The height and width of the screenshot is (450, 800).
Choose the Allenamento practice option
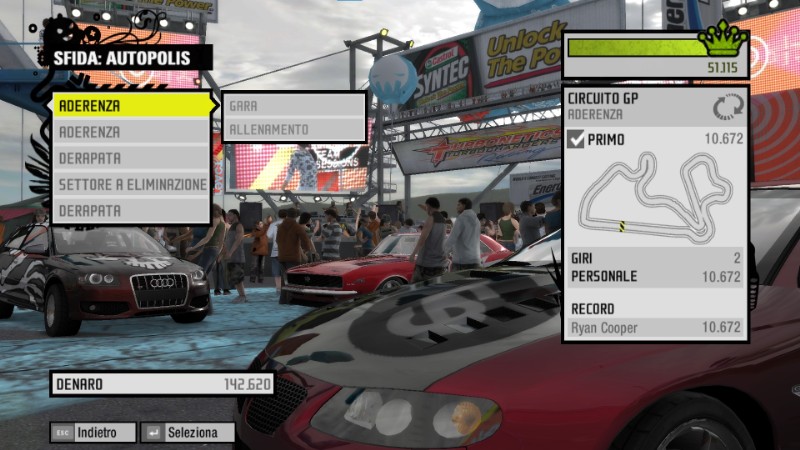click(x=294, y=130)
